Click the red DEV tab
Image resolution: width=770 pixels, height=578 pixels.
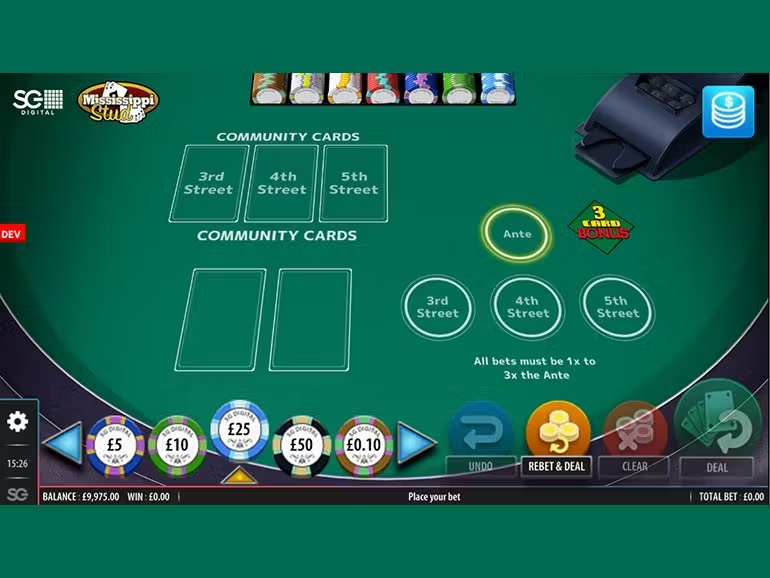tap(12, 234)
